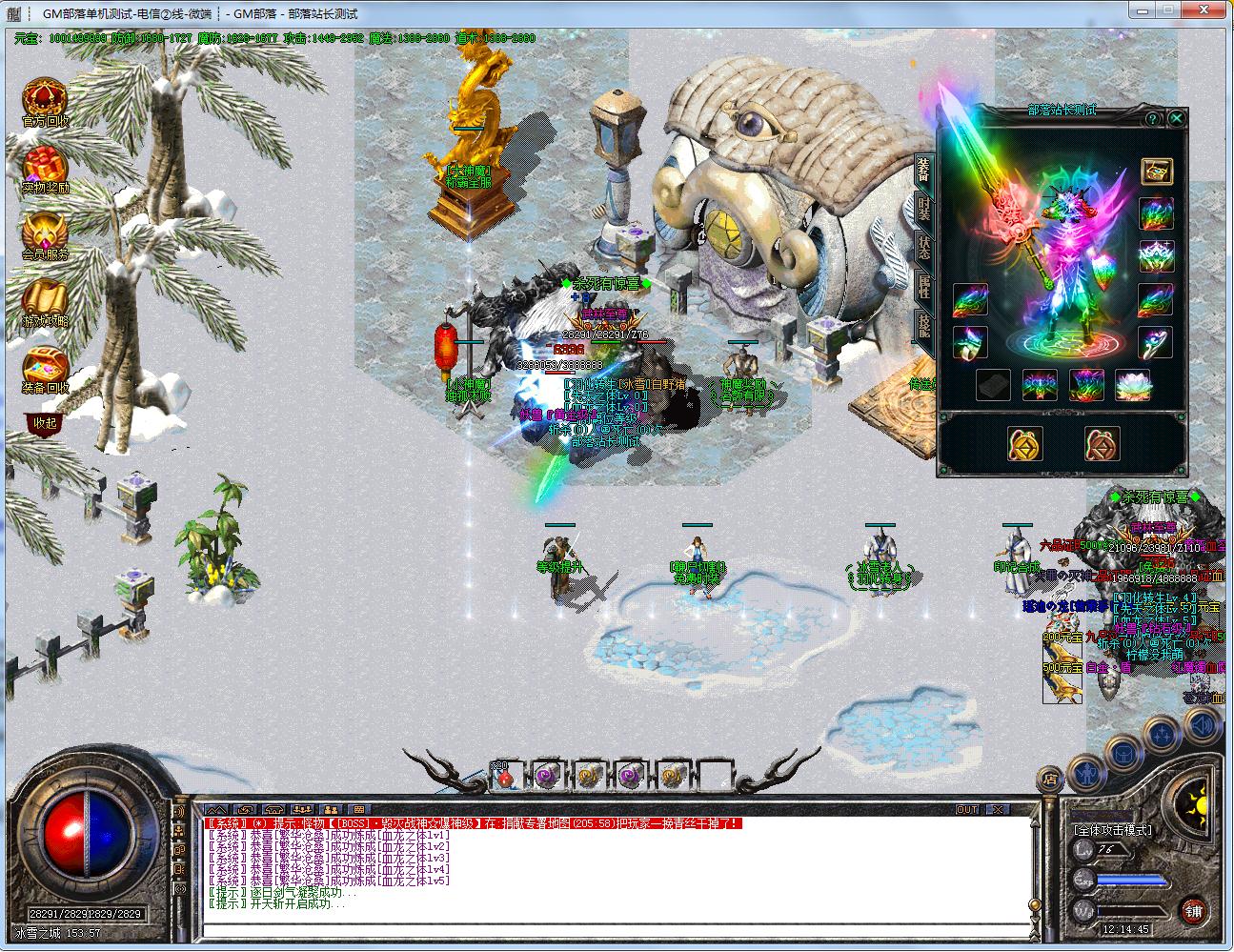
Task: Open the shop via the round 店 button
Action: 1049,777
